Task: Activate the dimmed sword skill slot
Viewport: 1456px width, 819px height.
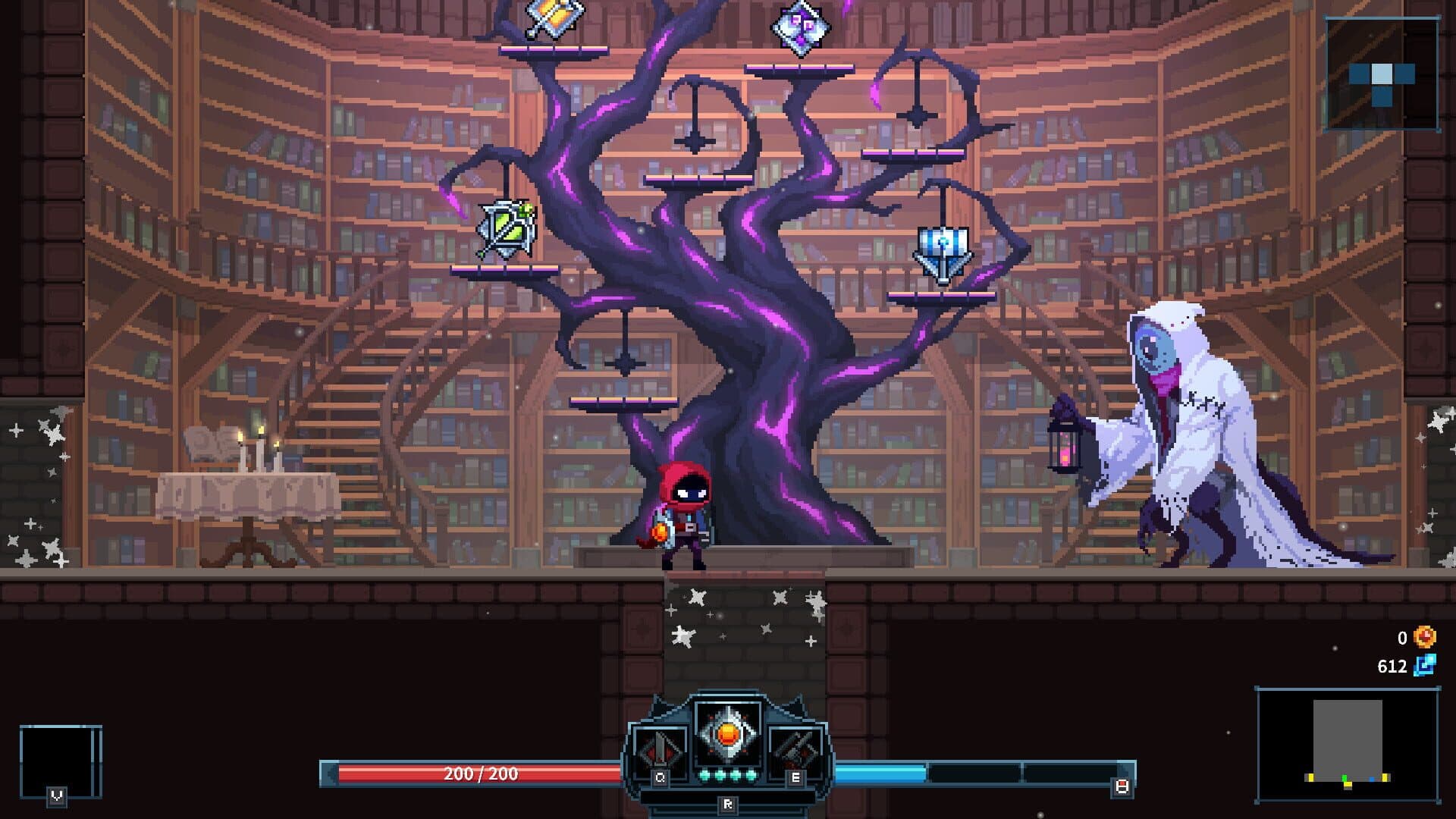Action: (x=659, y=751)
